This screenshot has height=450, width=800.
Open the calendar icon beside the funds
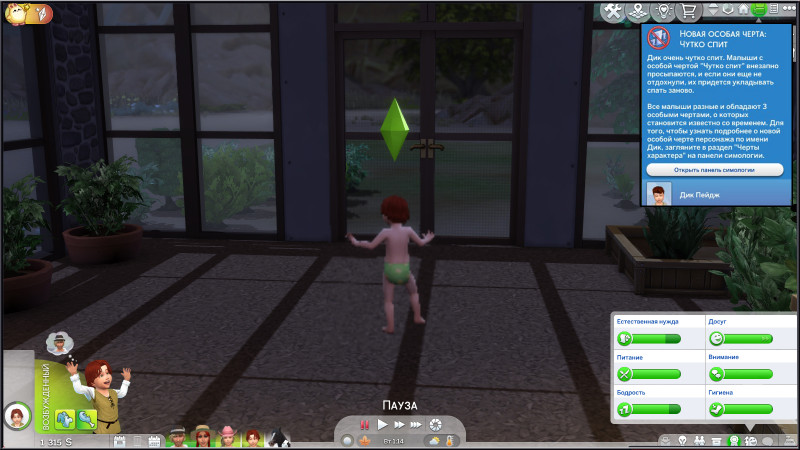pos(120,440)
